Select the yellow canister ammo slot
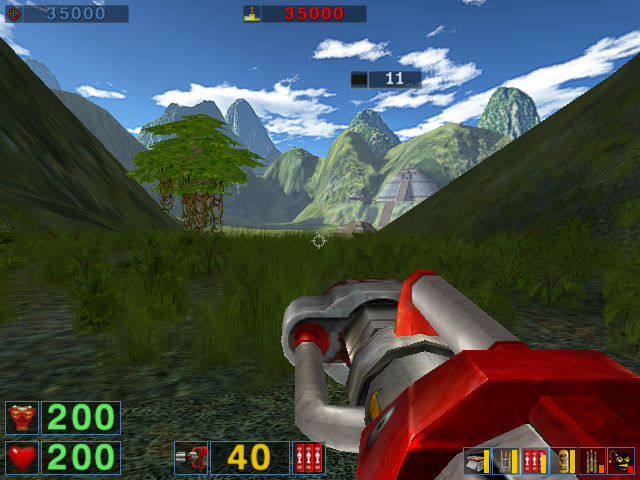640x480 pixels. pyautogui.click(x=564, y=461)
